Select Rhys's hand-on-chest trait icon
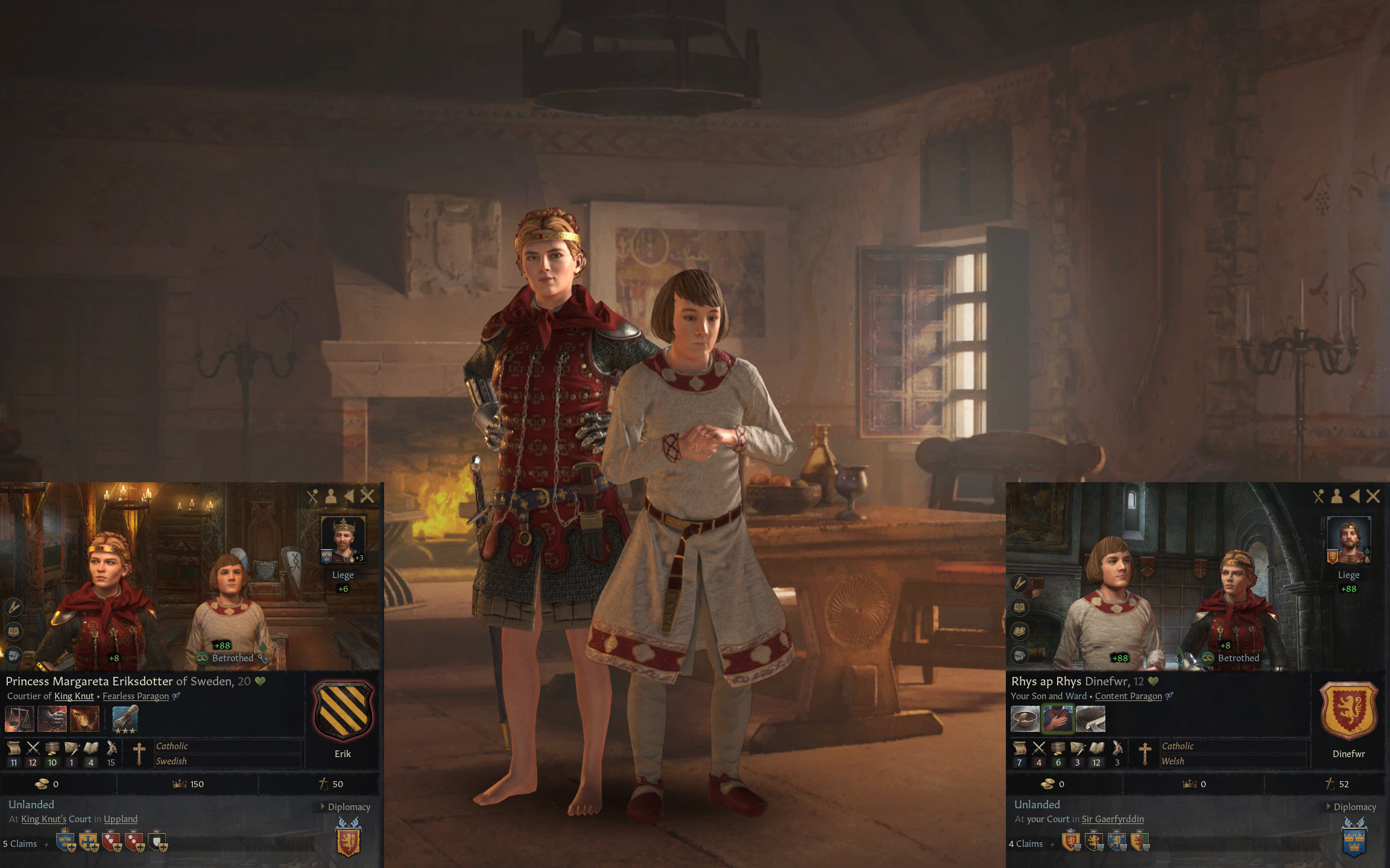 pyautogui.click(x=1058, y=719)
